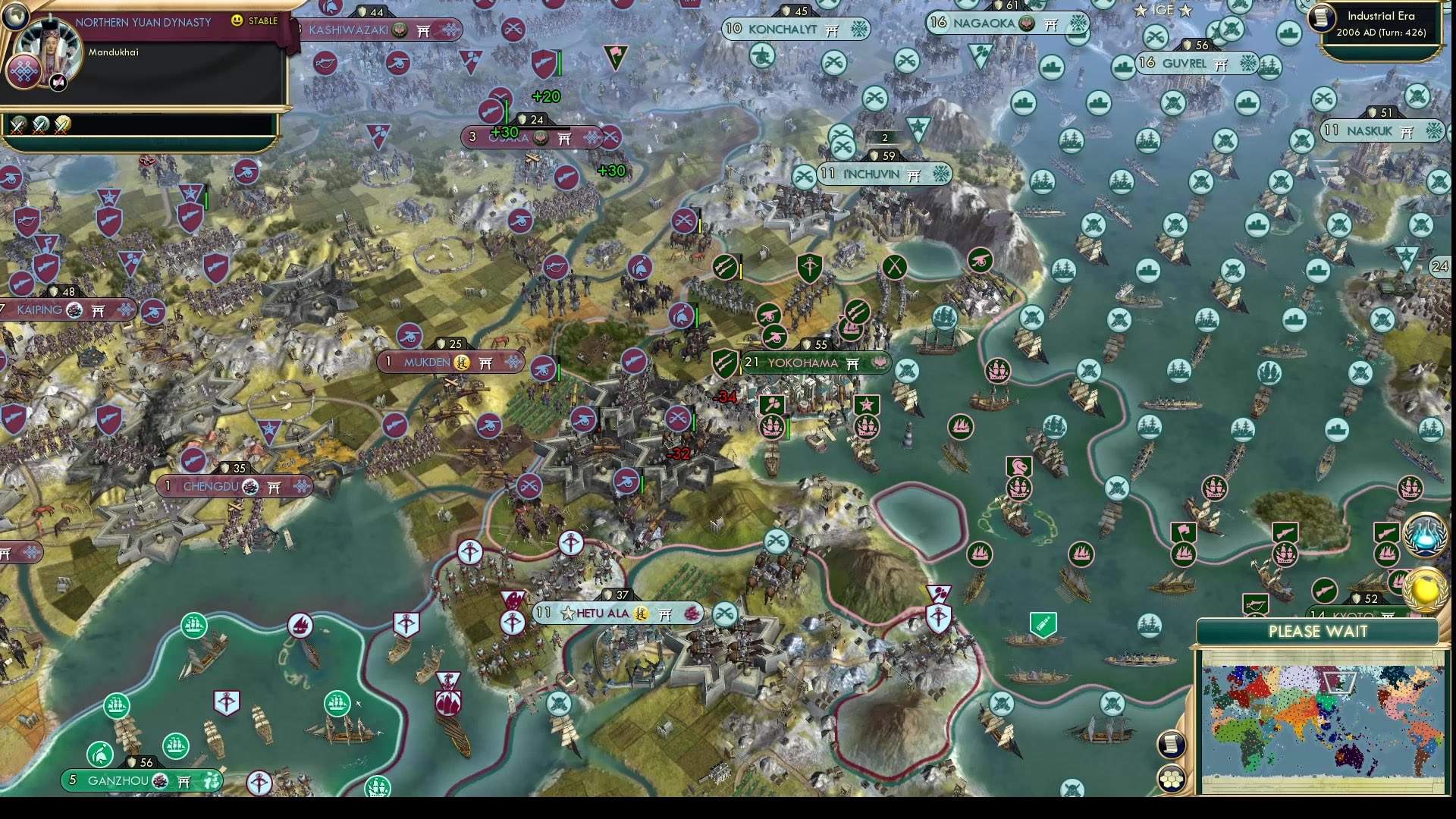The image size is (1456, 819).
Task: Click the globe icon above Mandukhai's portrait
Action: [15, 17]
